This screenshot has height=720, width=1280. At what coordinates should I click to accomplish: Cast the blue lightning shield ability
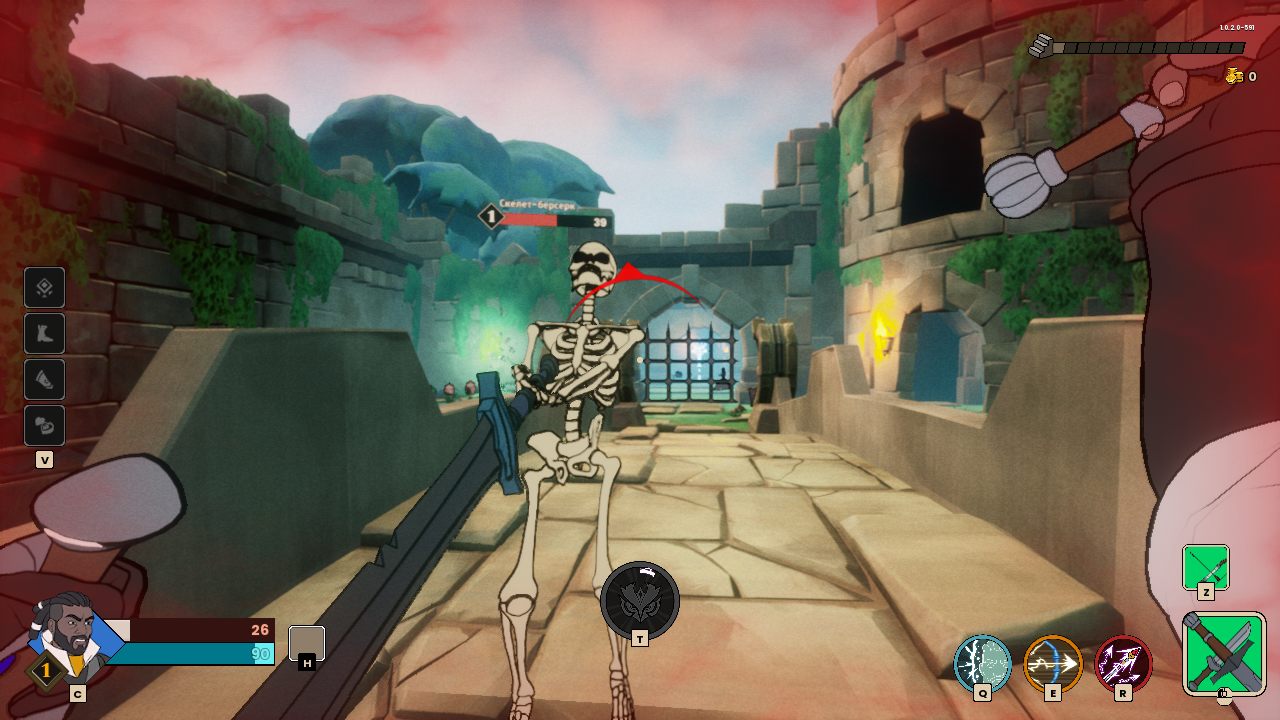982,664
